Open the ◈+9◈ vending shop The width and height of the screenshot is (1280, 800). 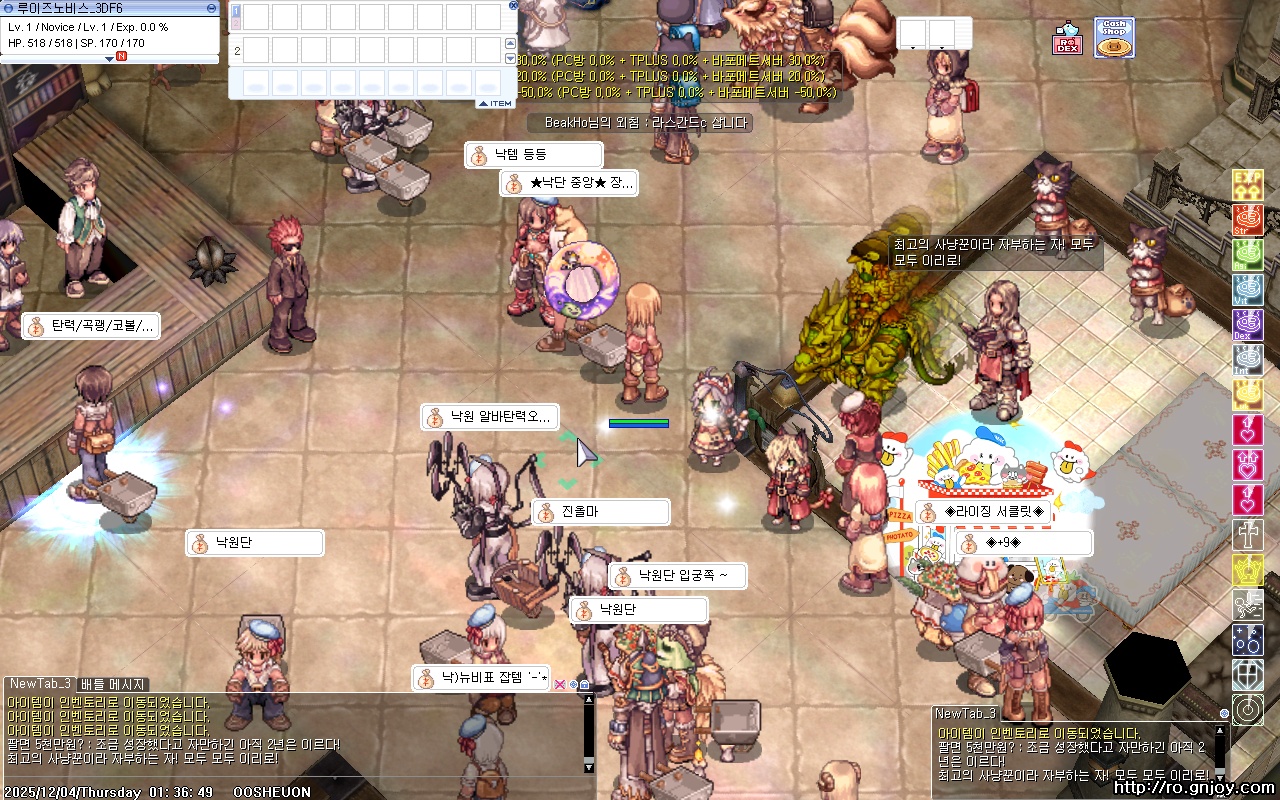1024,543
